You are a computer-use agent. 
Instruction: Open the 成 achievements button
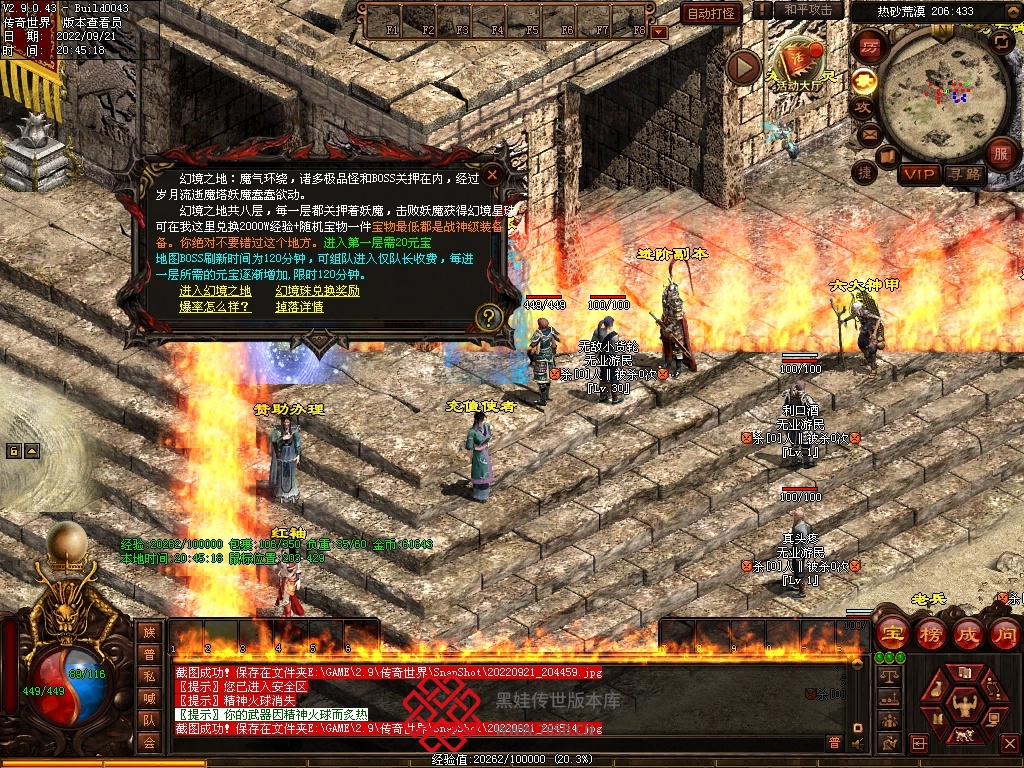point(967,633)
